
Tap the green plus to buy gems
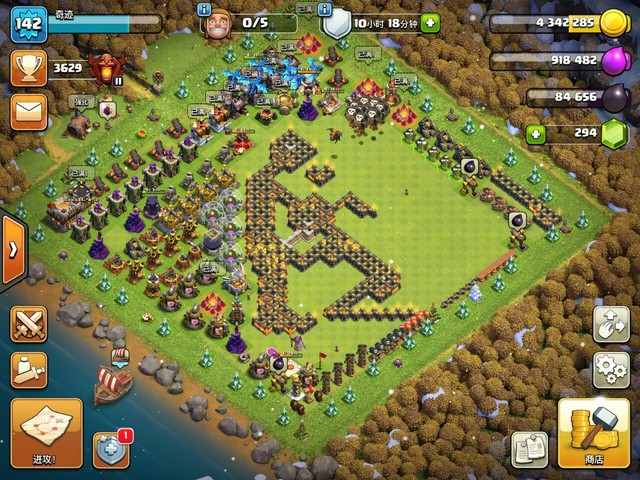coord(537,133)
